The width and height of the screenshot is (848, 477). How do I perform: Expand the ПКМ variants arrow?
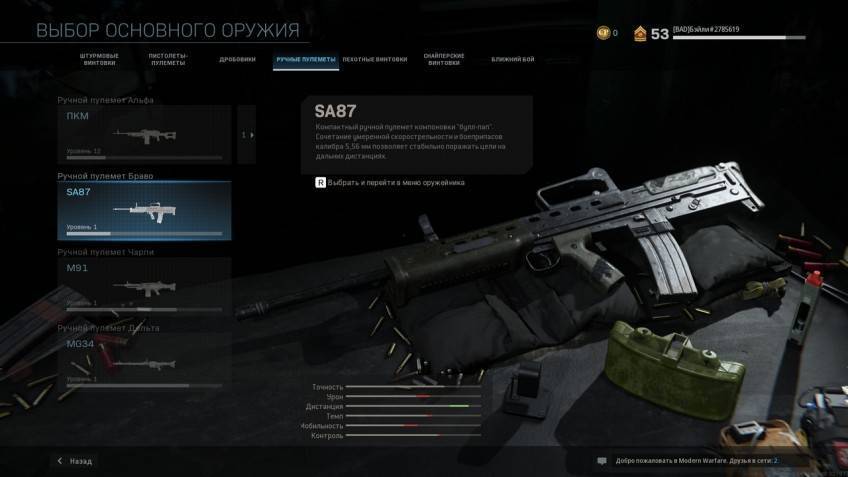coord(247,134)
